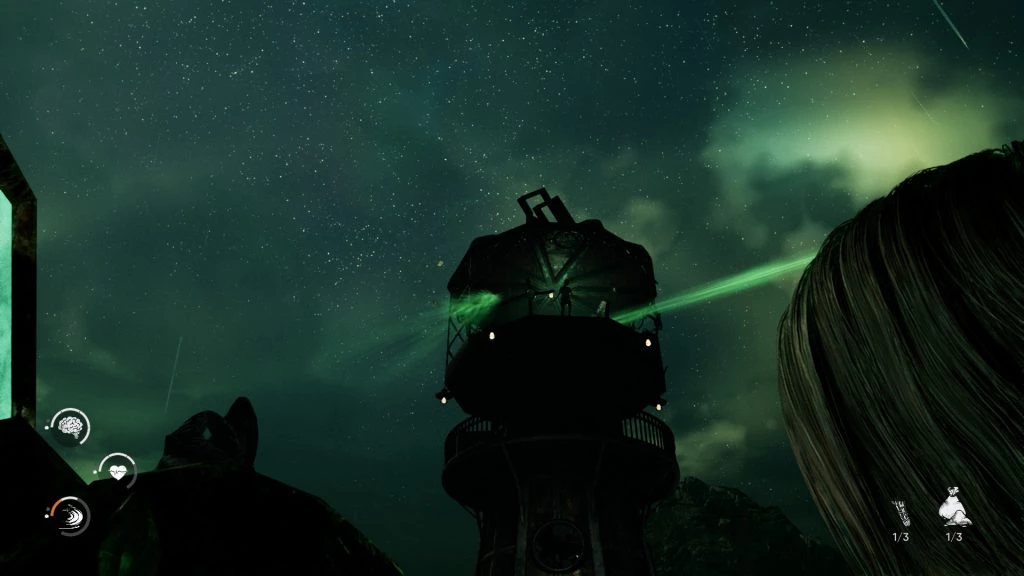Click the brain sanity icon
1024x576 pixels.
70,427
